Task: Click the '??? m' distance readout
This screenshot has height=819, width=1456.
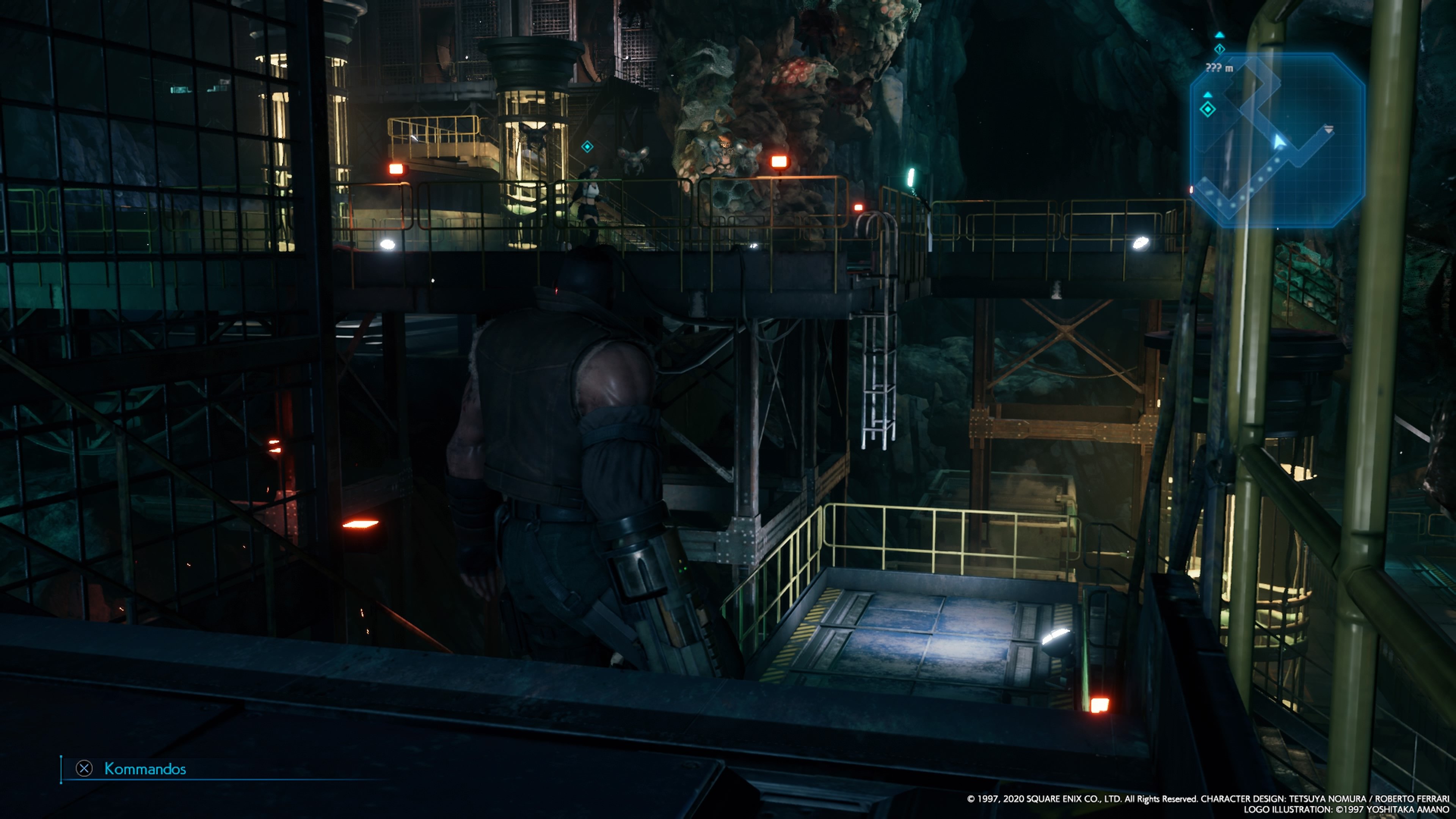Action: pyautogui.click(x=1220, y=68)
